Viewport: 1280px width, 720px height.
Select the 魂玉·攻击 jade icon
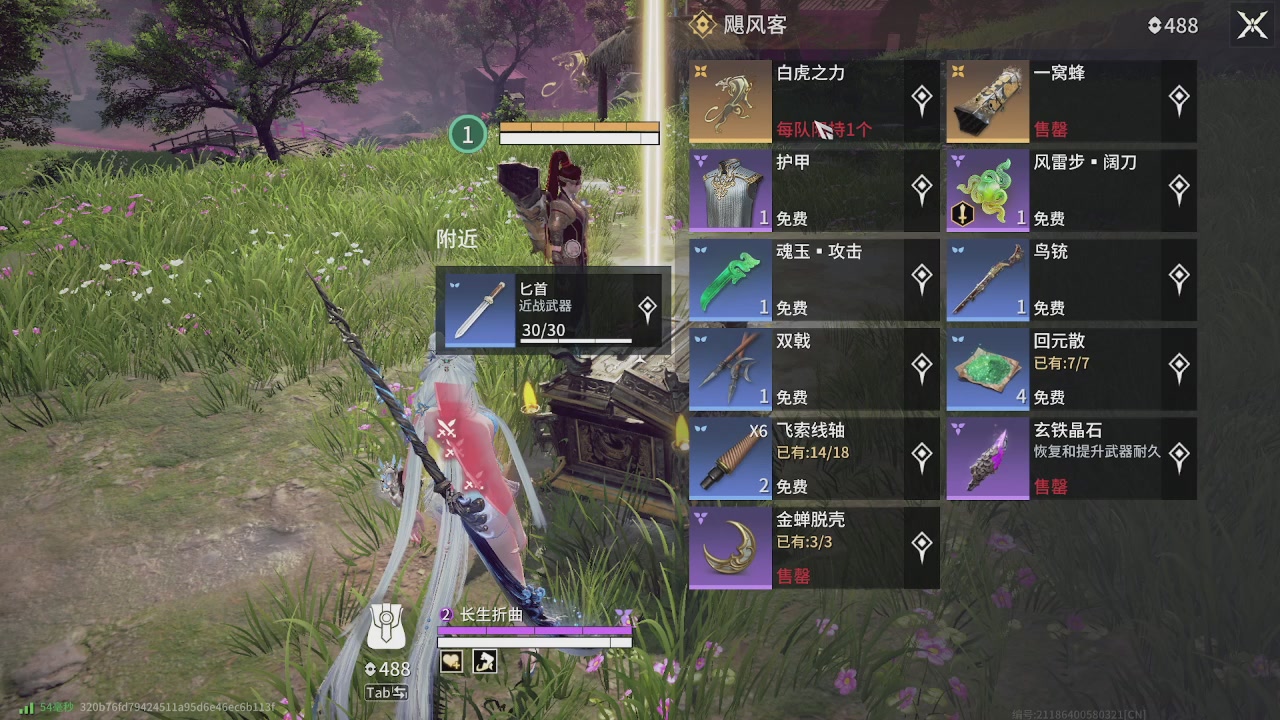tap(729, 280)
